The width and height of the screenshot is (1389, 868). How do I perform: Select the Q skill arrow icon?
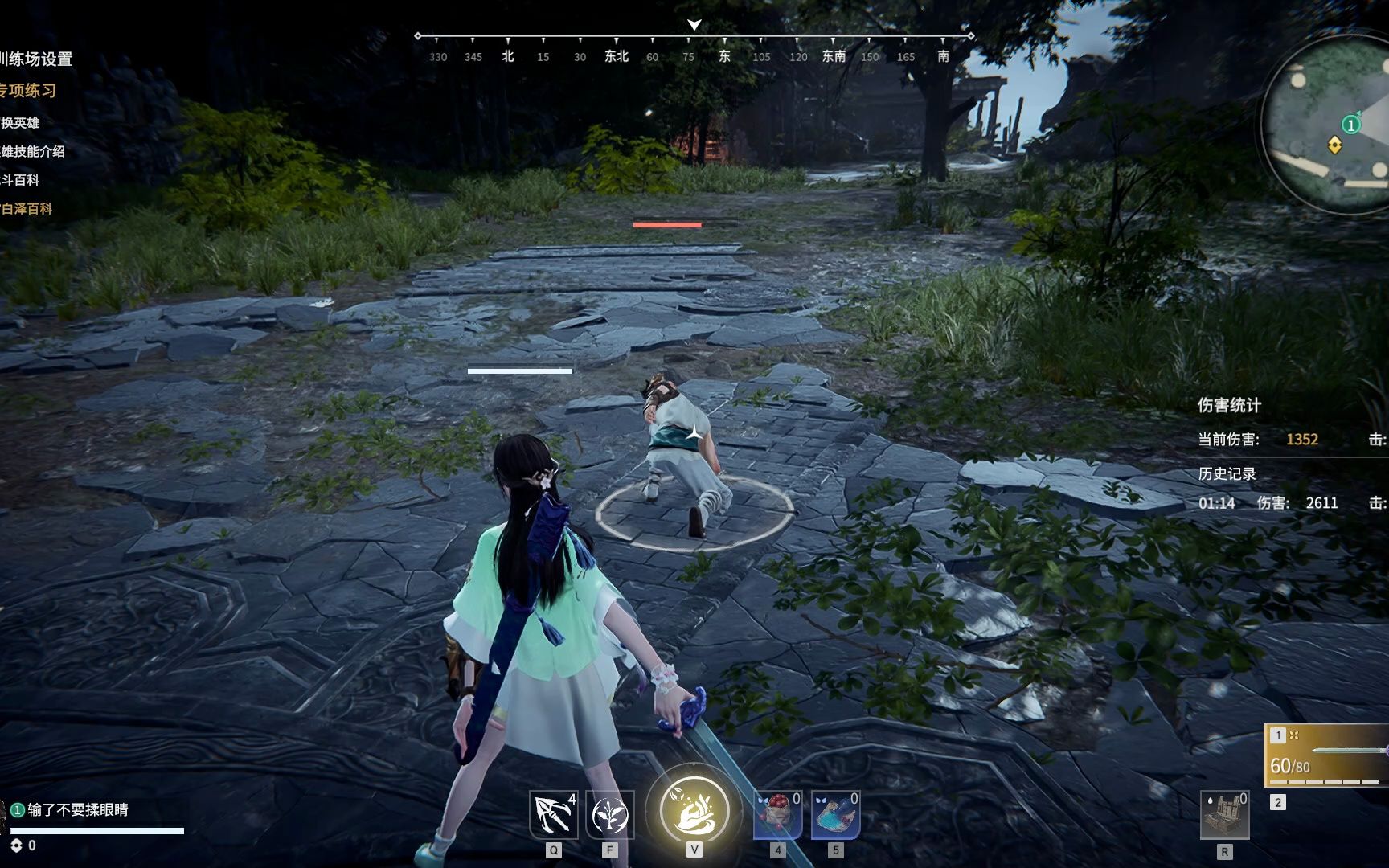point(553,814)
